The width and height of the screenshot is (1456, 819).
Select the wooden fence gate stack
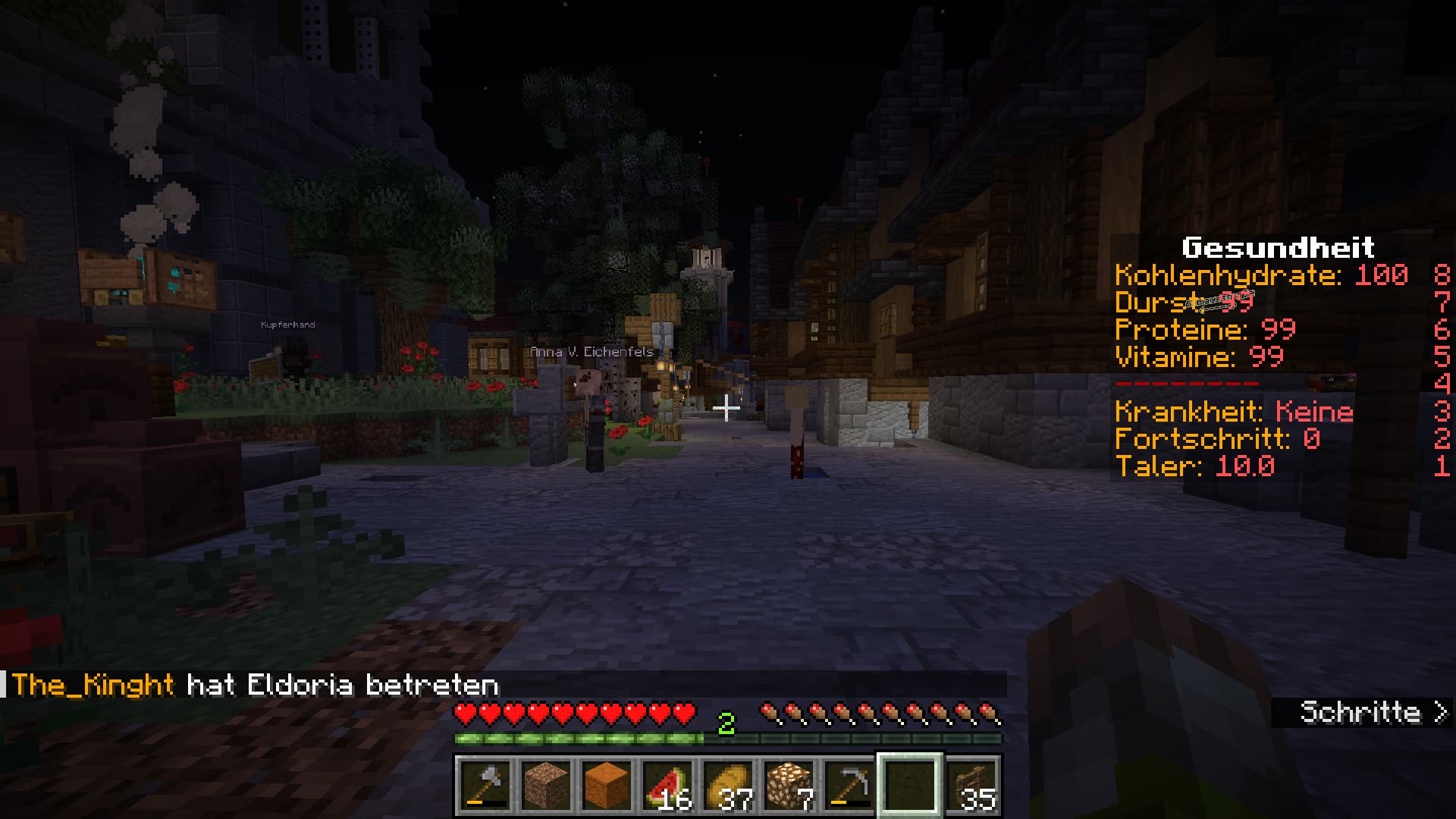pos(972,786)
